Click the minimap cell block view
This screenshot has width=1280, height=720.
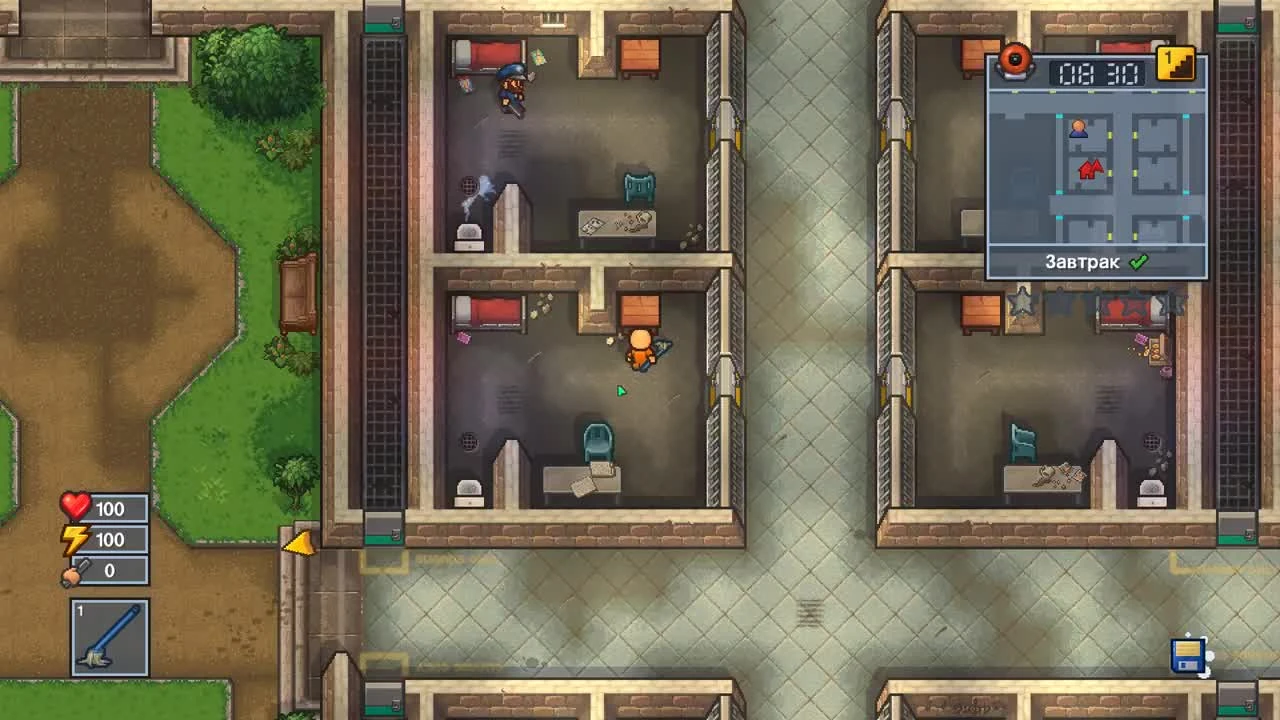click(x=1096, y=170)
